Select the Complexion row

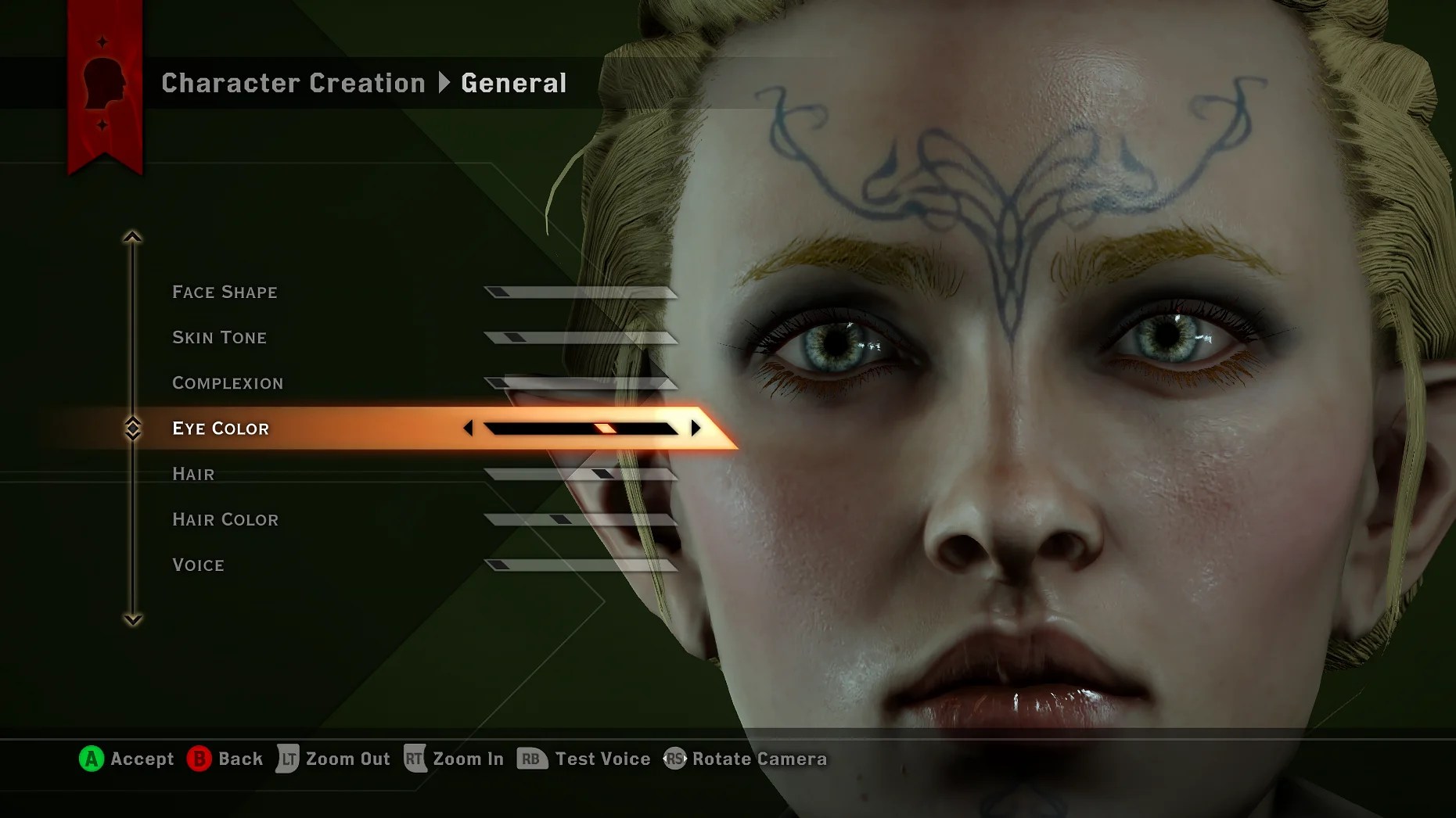[x=228, y=382]
